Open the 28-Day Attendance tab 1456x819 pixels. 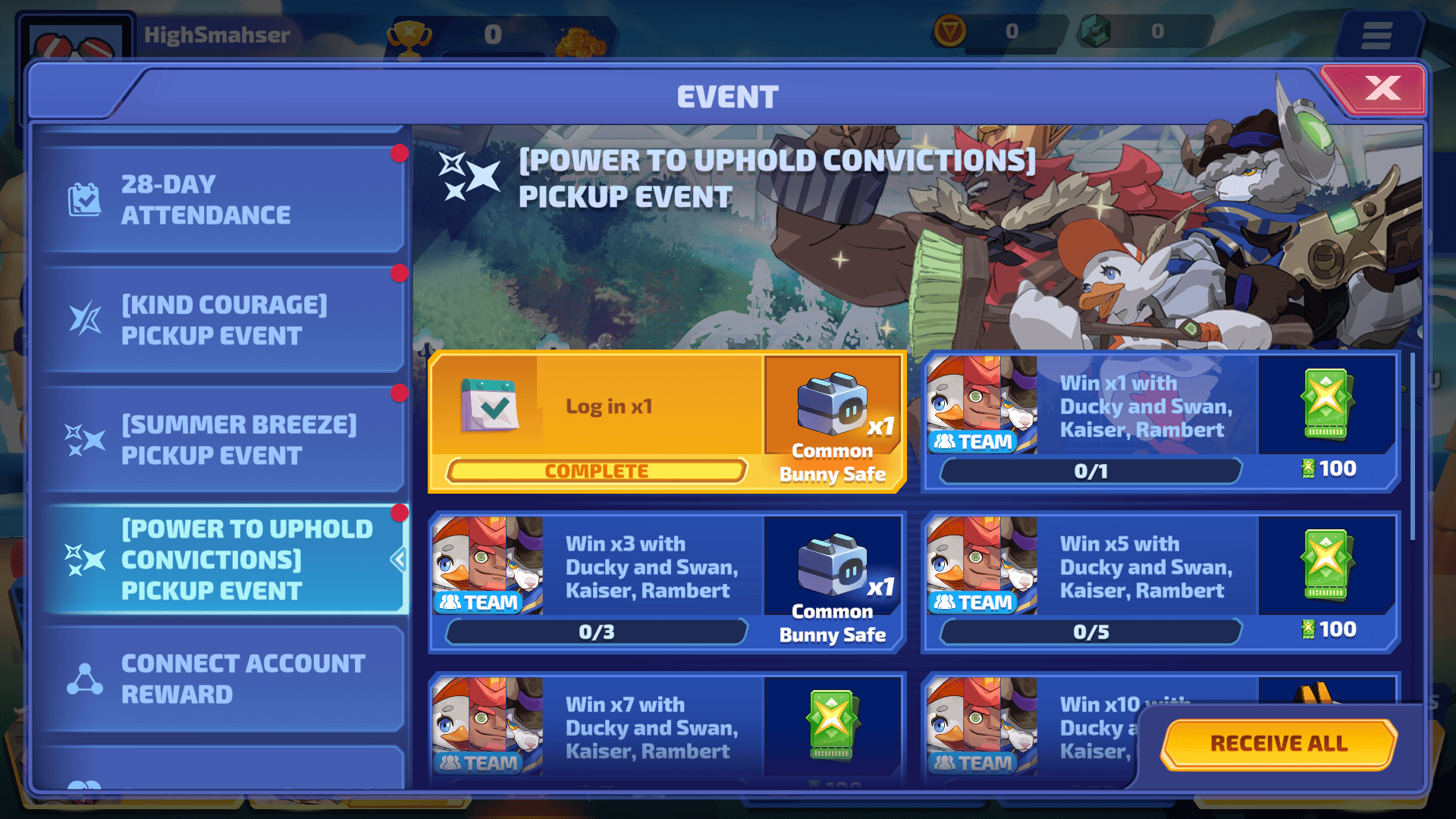coord(220,199)
